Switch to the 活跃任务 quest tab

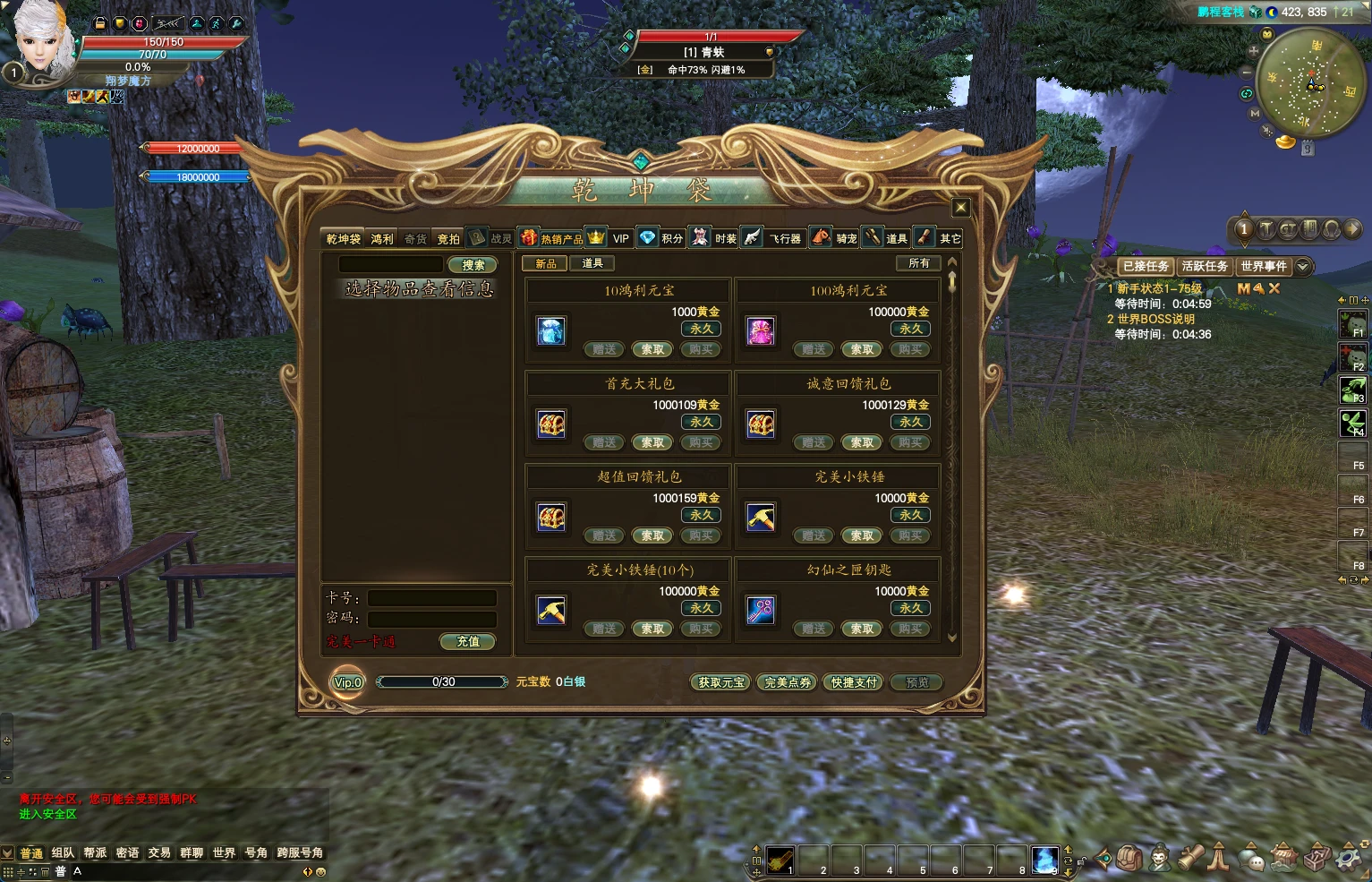[x=1204, y=266]
